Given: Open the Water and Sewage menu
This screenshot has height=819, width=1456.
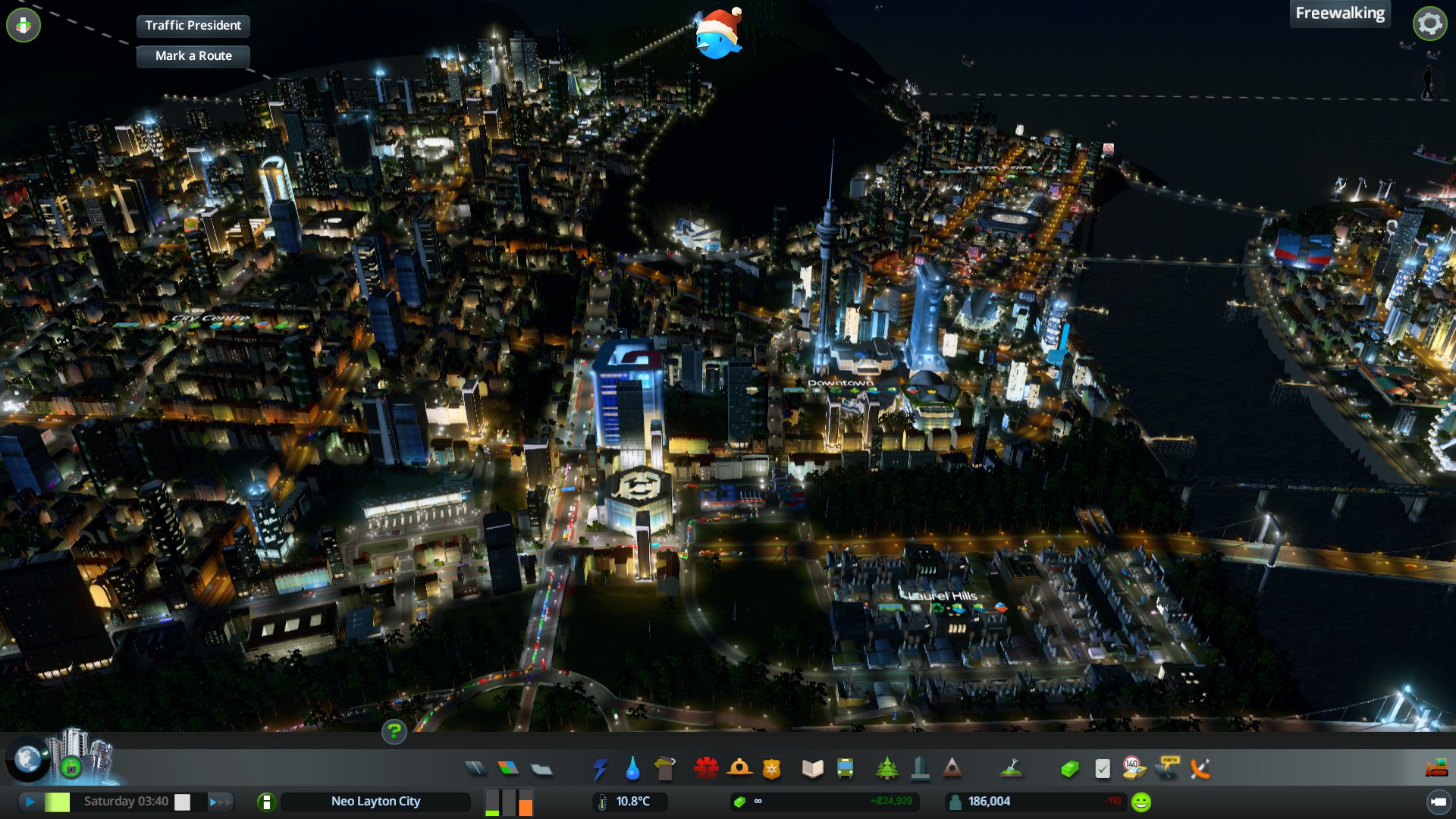Looking at the screenshot, I should point(632,769).
